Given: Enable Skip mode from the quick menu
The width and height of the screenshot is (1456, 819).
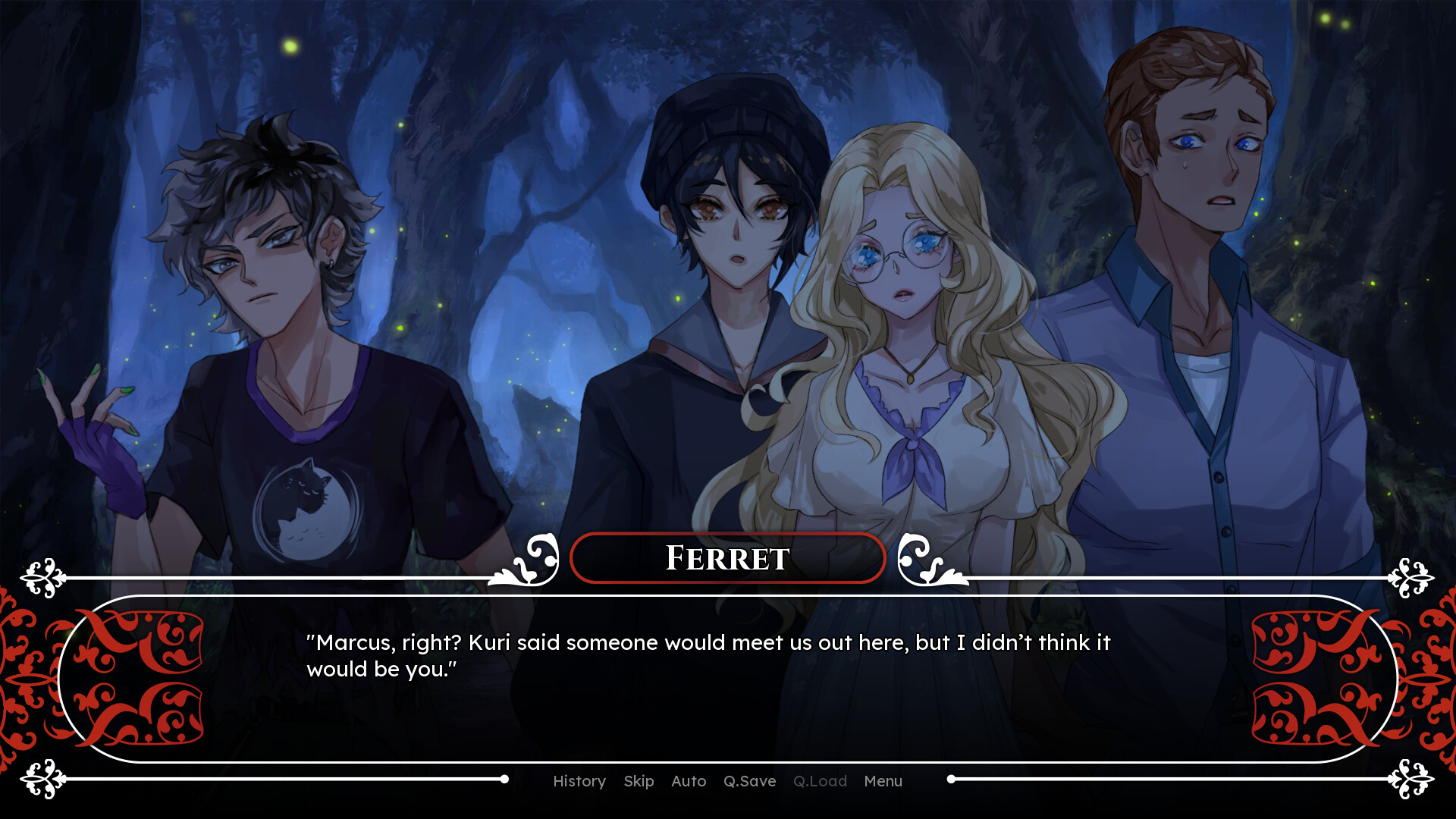Looking at the screenshot, I should (639, 781).
